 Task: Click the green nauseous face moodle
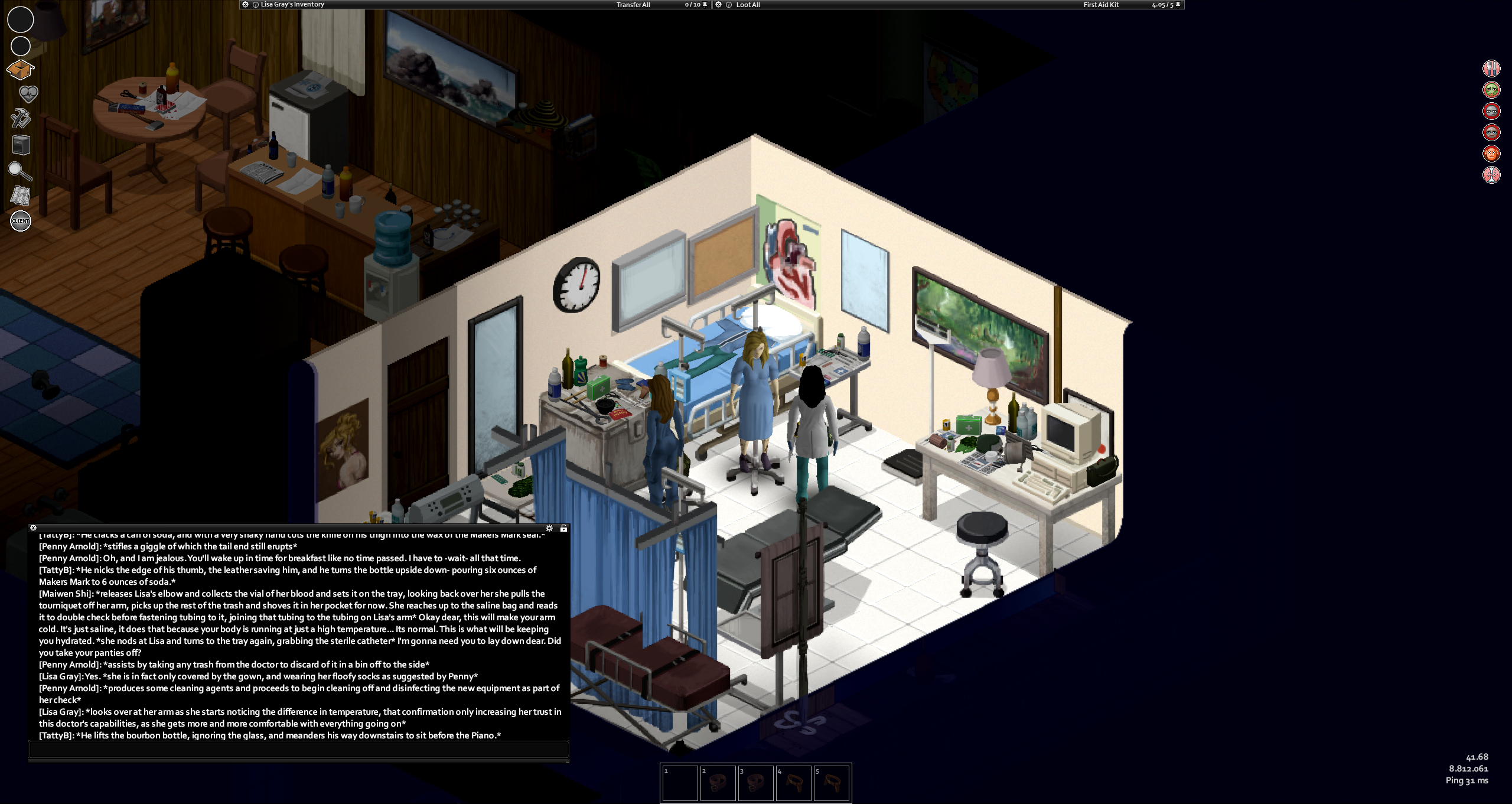point(1492,90)
